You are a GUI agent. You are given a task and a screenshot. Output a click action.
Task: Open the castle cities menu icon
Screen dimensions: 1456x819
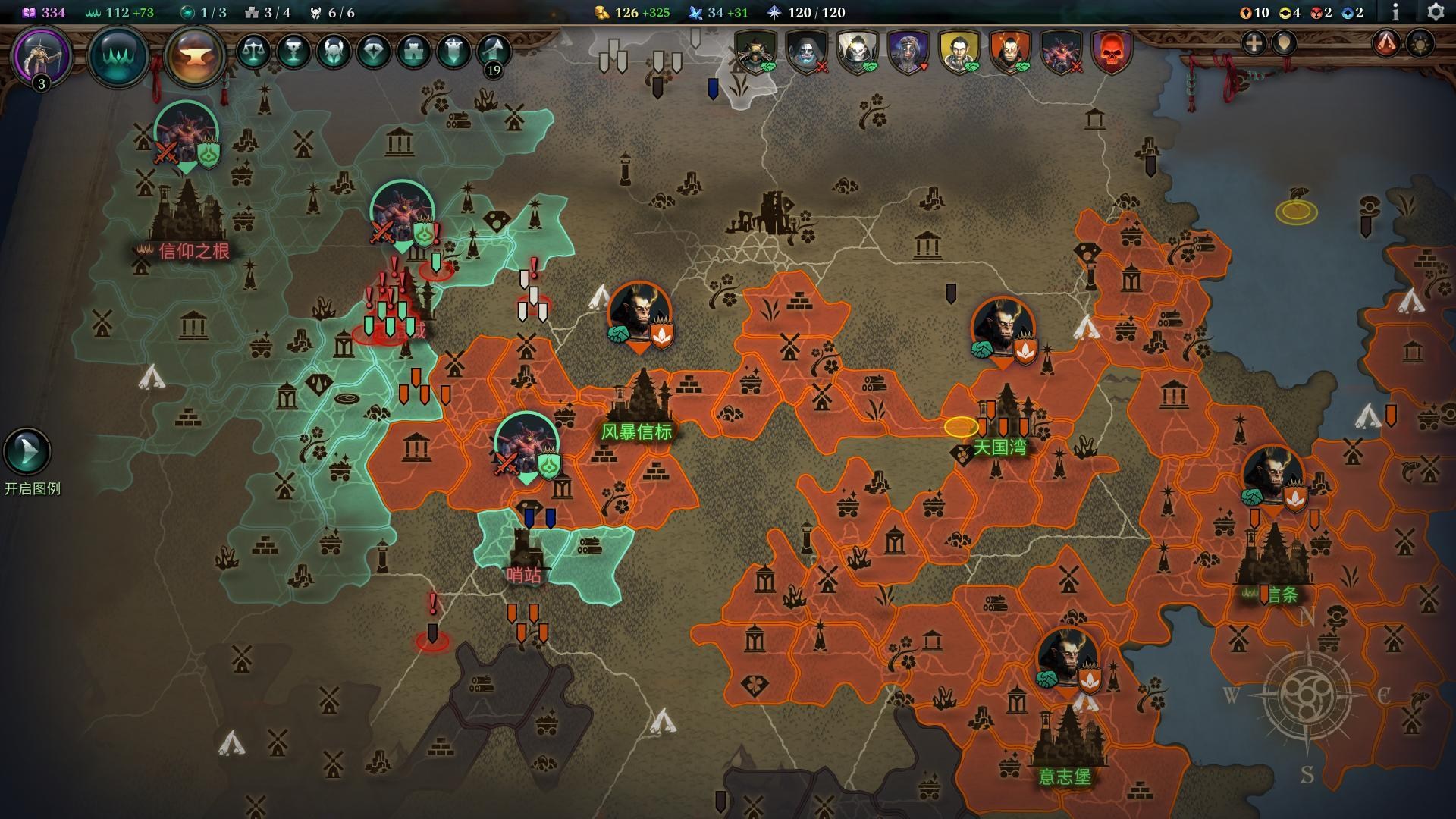pyautogui.click(x=414, y=52)
